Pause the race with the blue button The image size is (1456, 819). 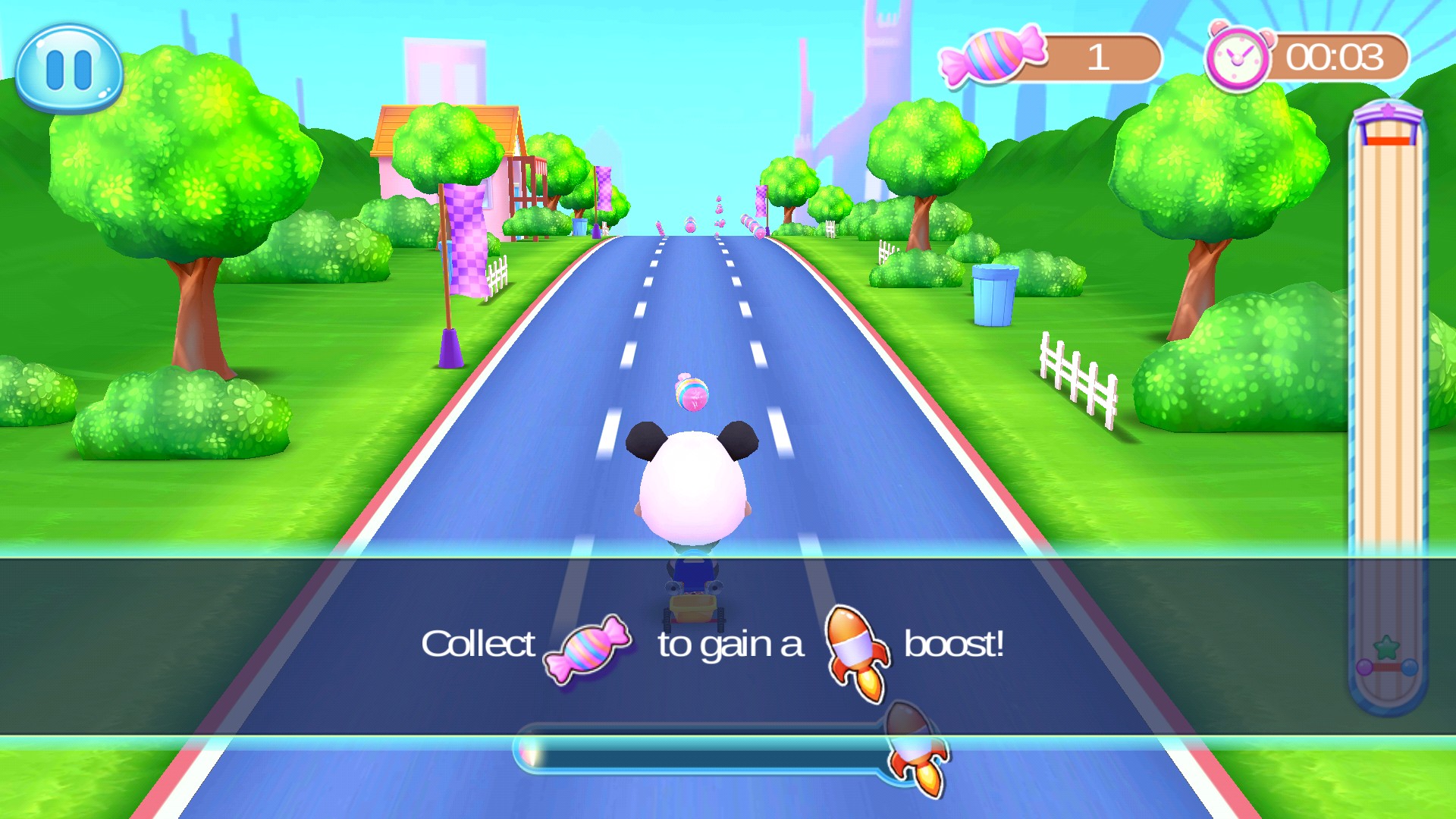69,69
